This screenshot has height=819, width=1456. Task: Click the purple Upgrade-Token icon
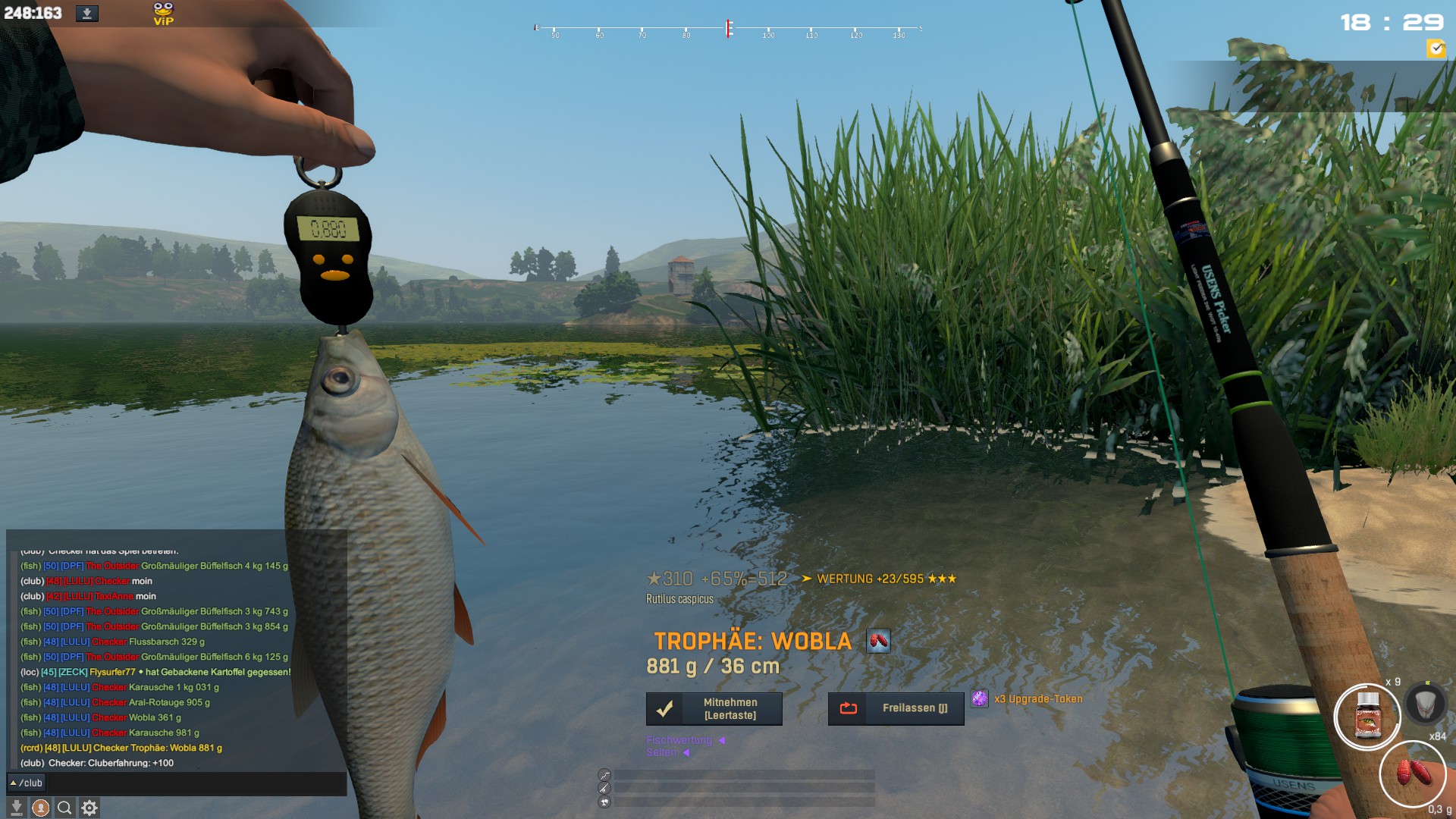pos(980,699)
